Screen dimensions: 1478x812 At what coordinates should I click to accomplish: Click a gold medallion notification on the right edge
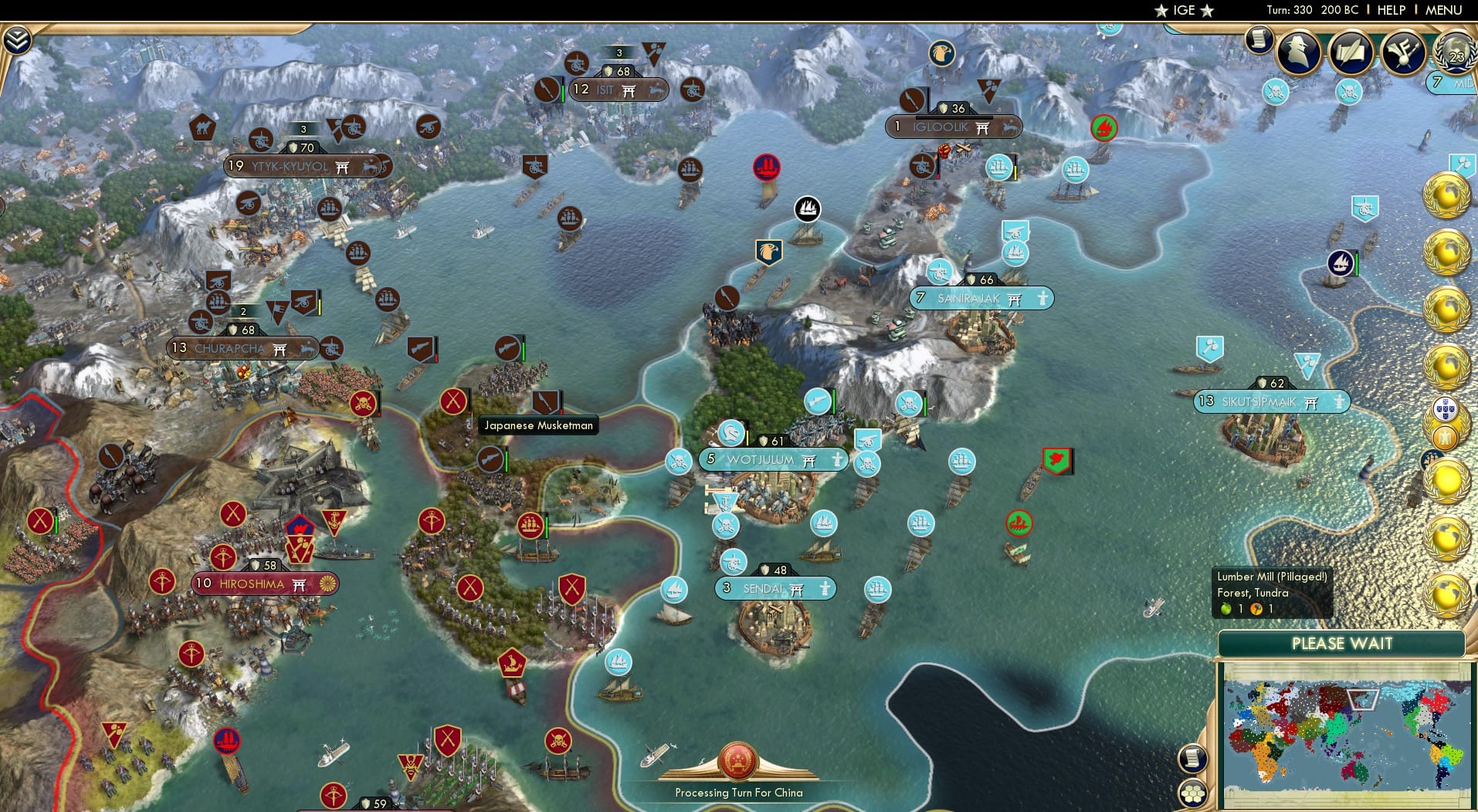pyautogui.click(x=1449, y=193)
